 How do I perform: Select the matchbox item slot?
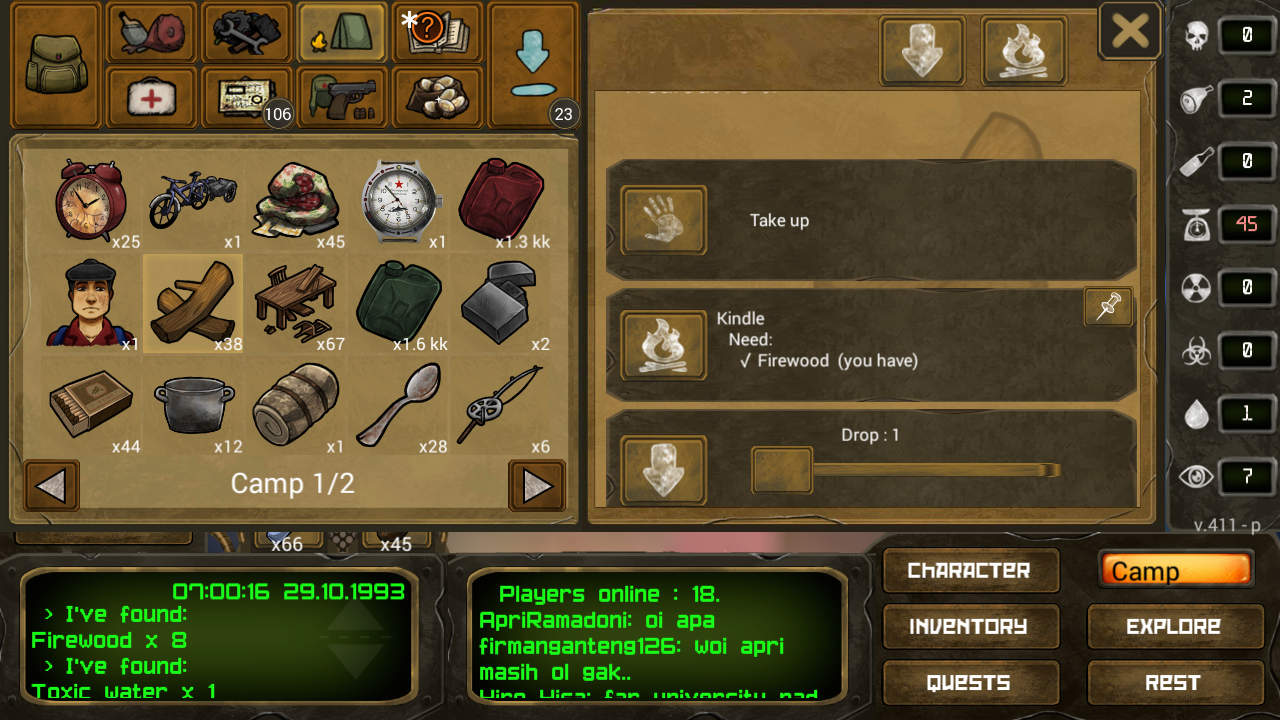click(x=90, y=405)
